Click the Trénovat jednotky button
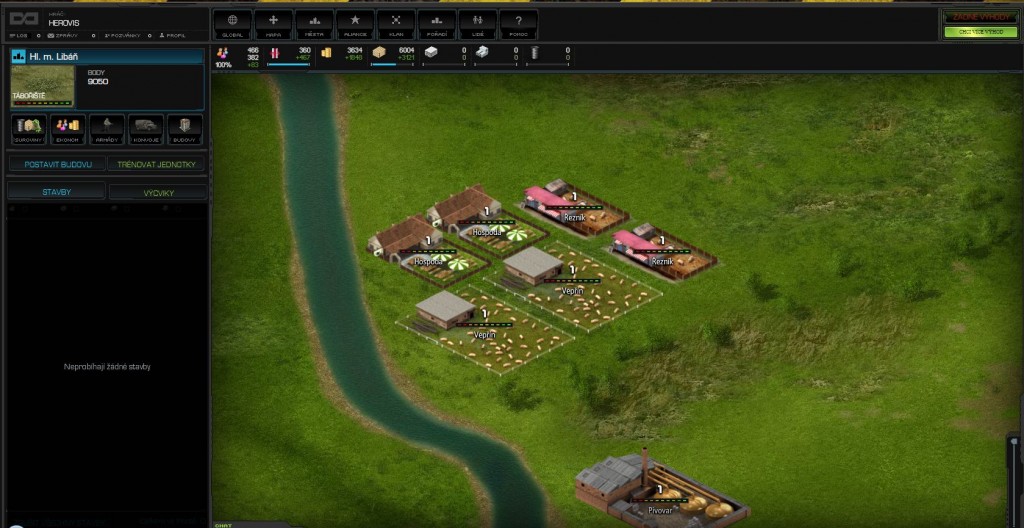This screenshot has width=1024, height=528. tap(158, 164)
